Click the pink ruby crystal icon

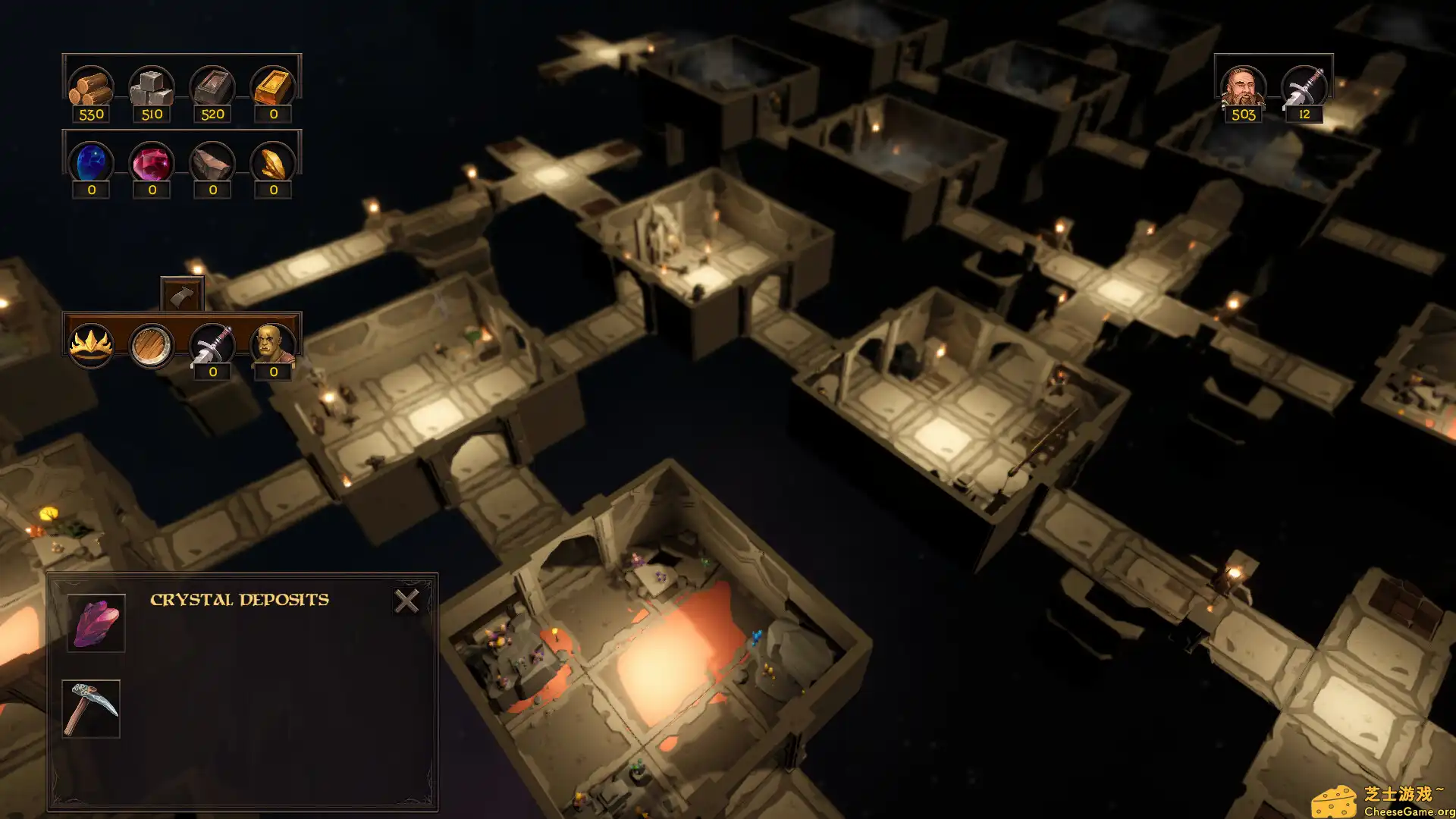tap(152, 162)
